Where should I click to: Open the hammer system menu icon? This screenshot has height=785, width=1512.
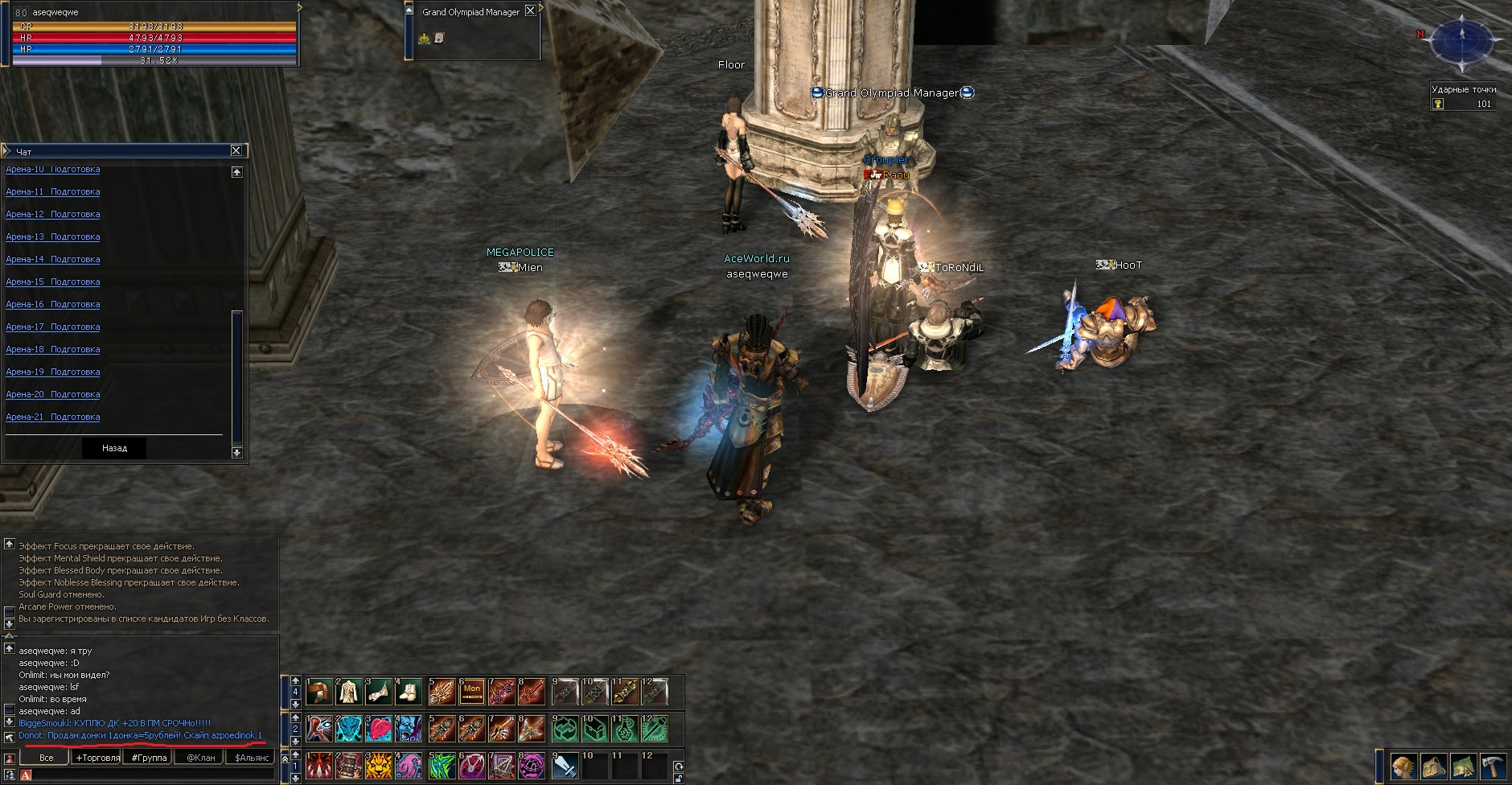tap(1493, 767)
